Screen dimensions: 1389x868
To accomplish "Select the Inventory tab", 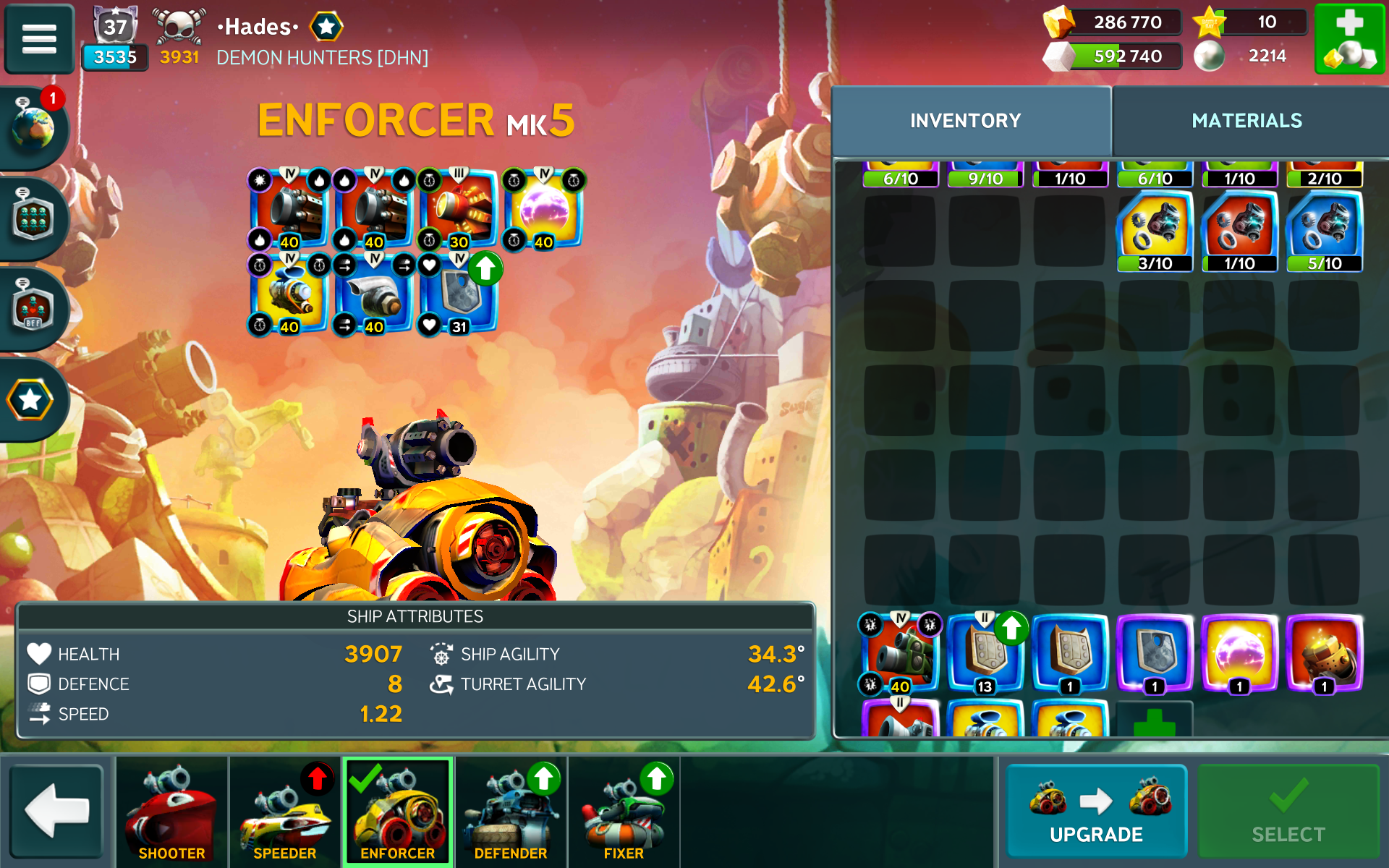I will pos(965,121).
